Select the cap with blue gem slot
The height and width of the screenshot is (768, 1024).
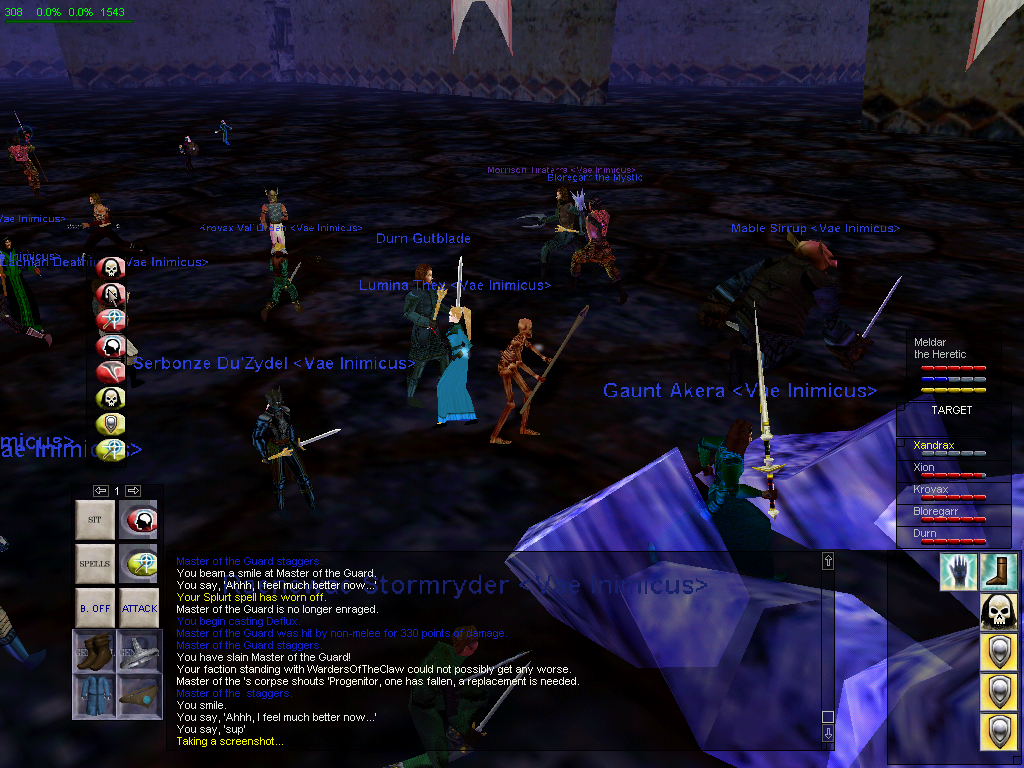click(x=139, y=696)
